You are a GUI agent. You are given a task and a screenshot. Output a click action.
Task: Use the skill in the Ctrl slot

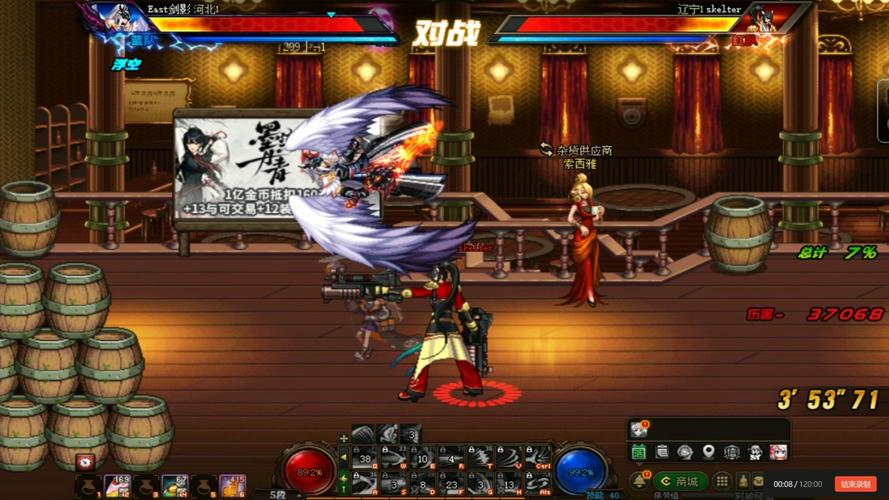pyautogui.click(x=537, y=456)
